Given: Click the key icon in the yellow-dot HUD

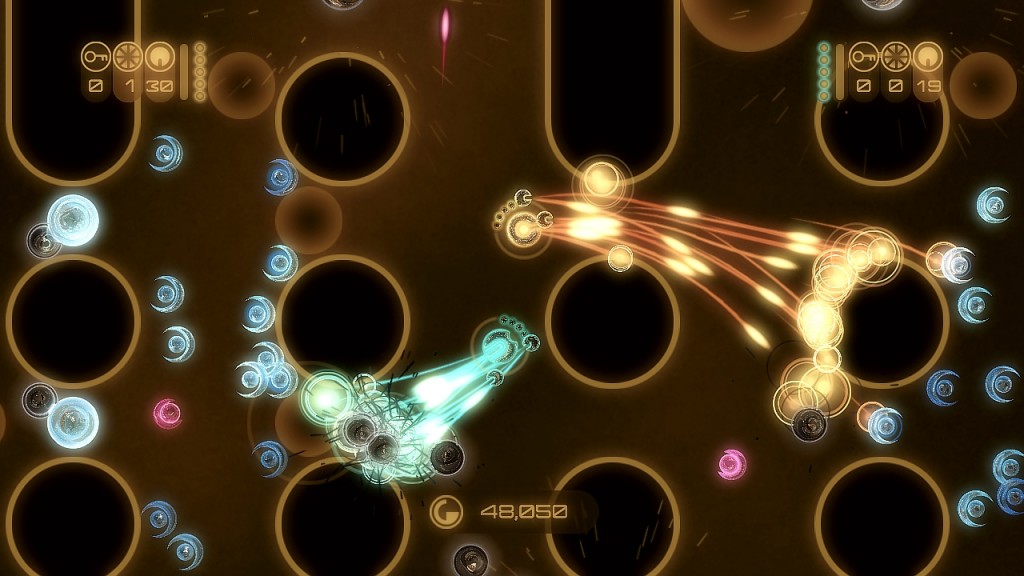Looking at the screenshot, I should 96,57.
